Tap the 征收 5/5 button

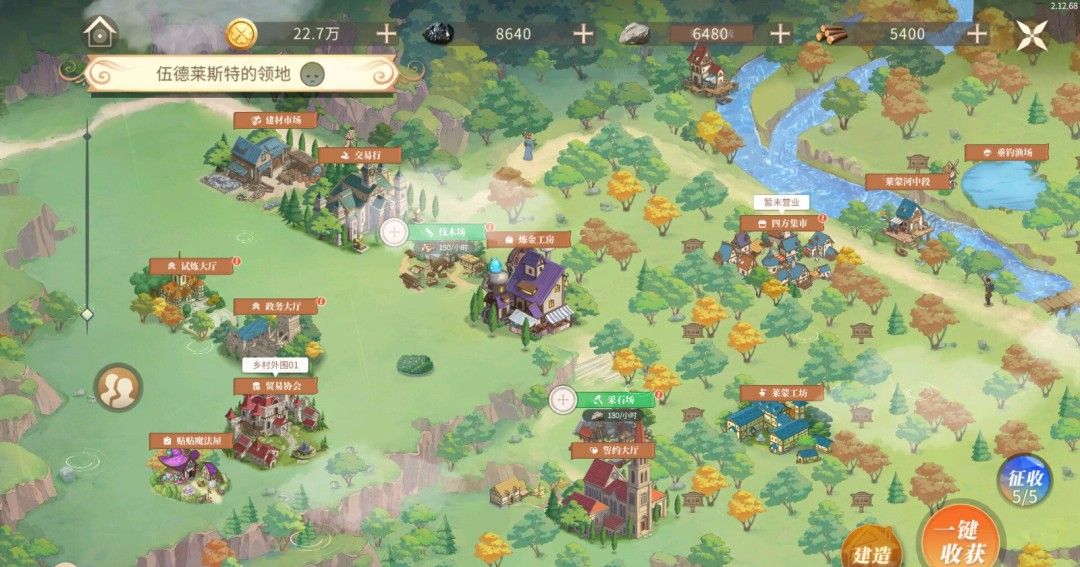coord(1023,483)
